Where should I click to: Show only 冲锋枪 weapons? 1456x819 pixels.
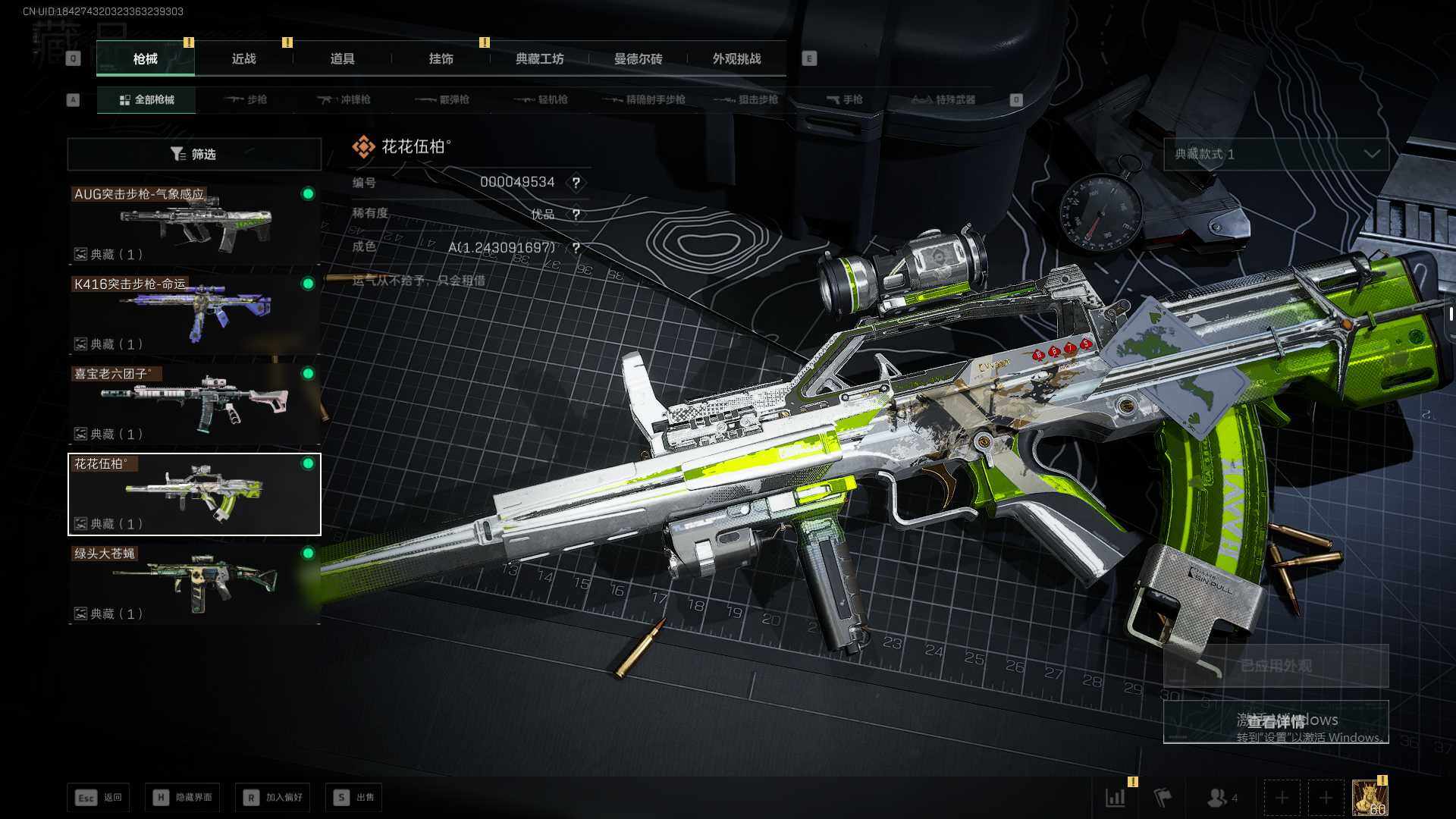point(345,99)
